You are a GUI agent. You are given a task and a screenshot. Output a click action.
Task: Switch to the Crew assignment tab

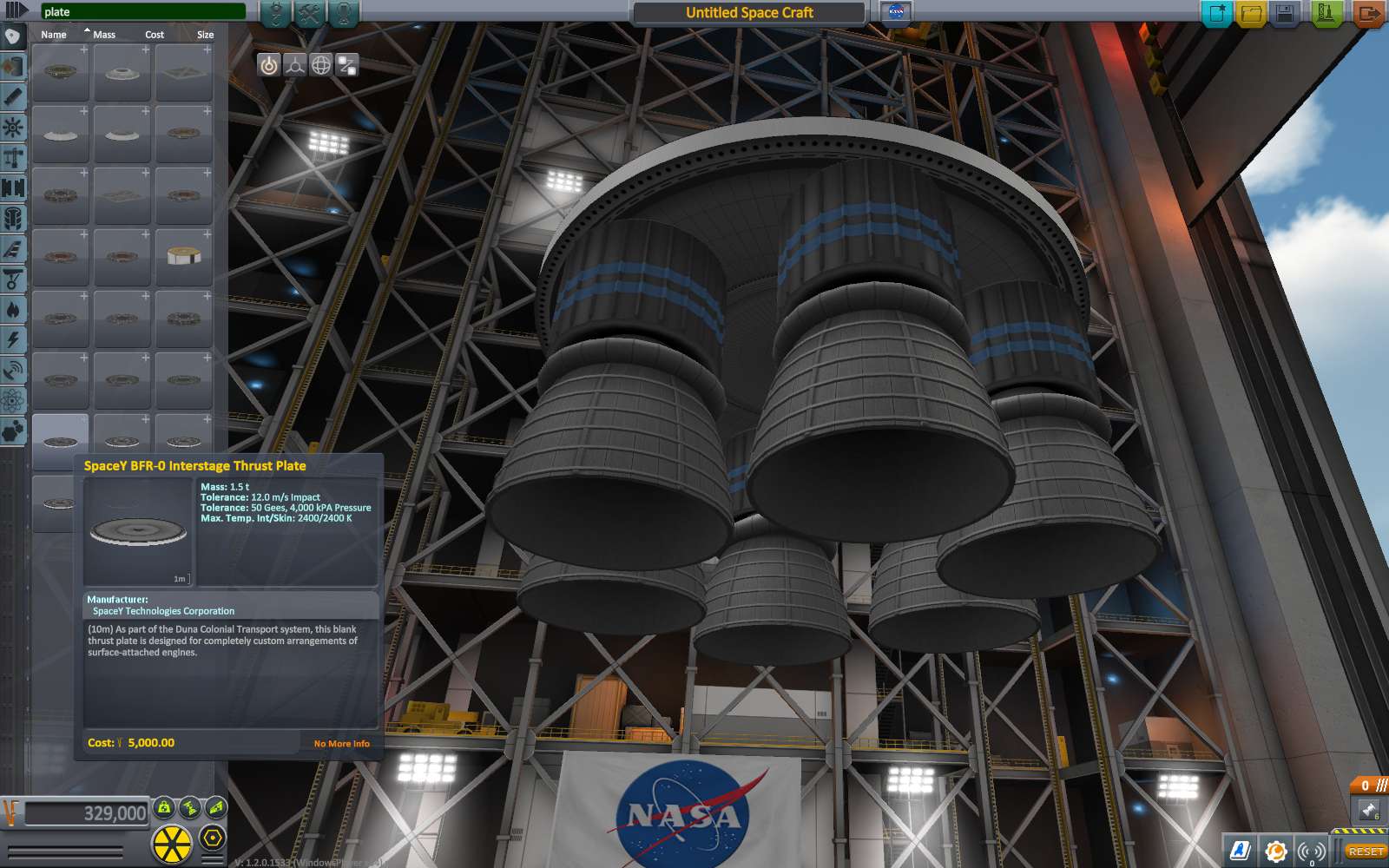click(345, 12)
